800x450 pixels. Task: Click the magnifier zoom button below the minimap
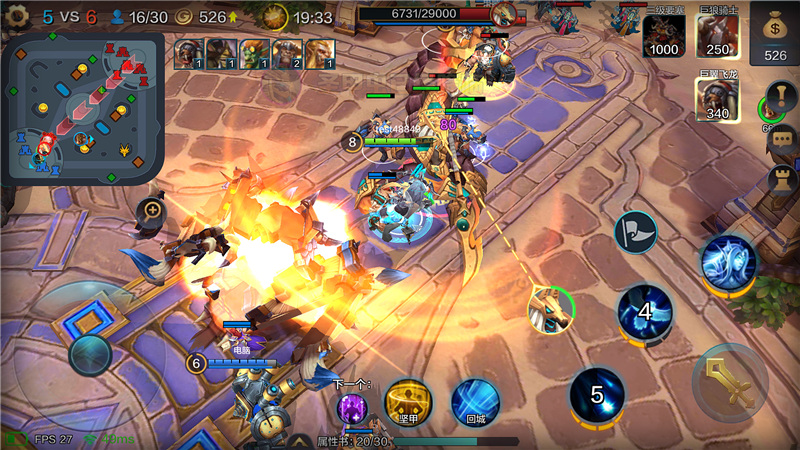pos(152,211)
